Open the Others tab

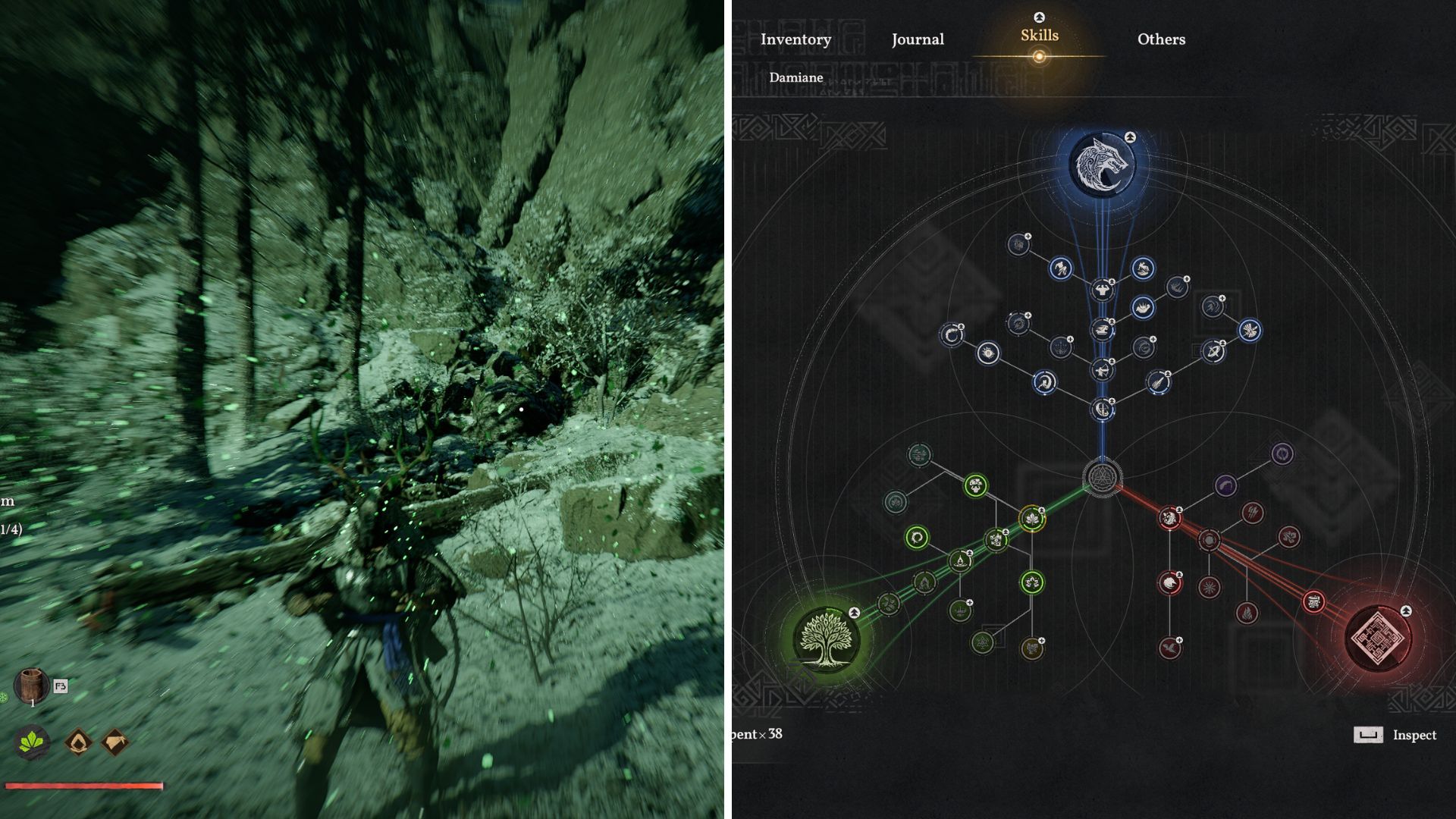(x=1161, y=39)
